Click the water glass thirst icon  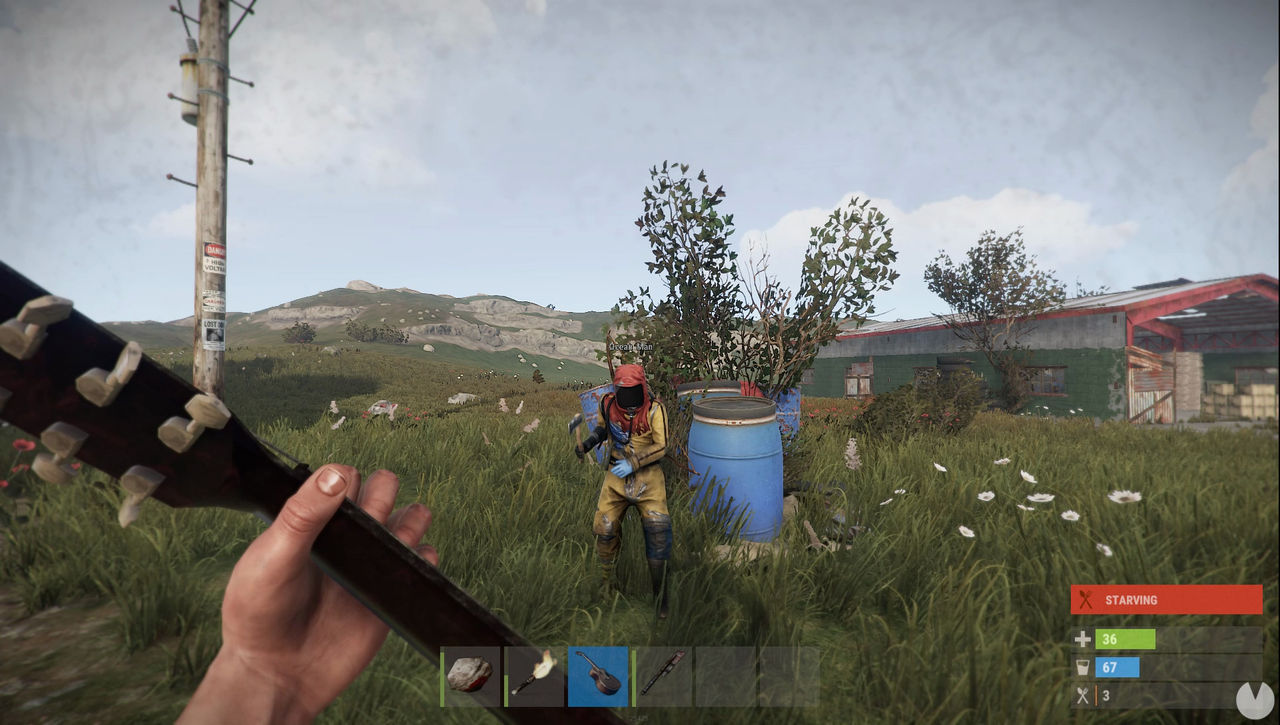(x=1083, y=667)
